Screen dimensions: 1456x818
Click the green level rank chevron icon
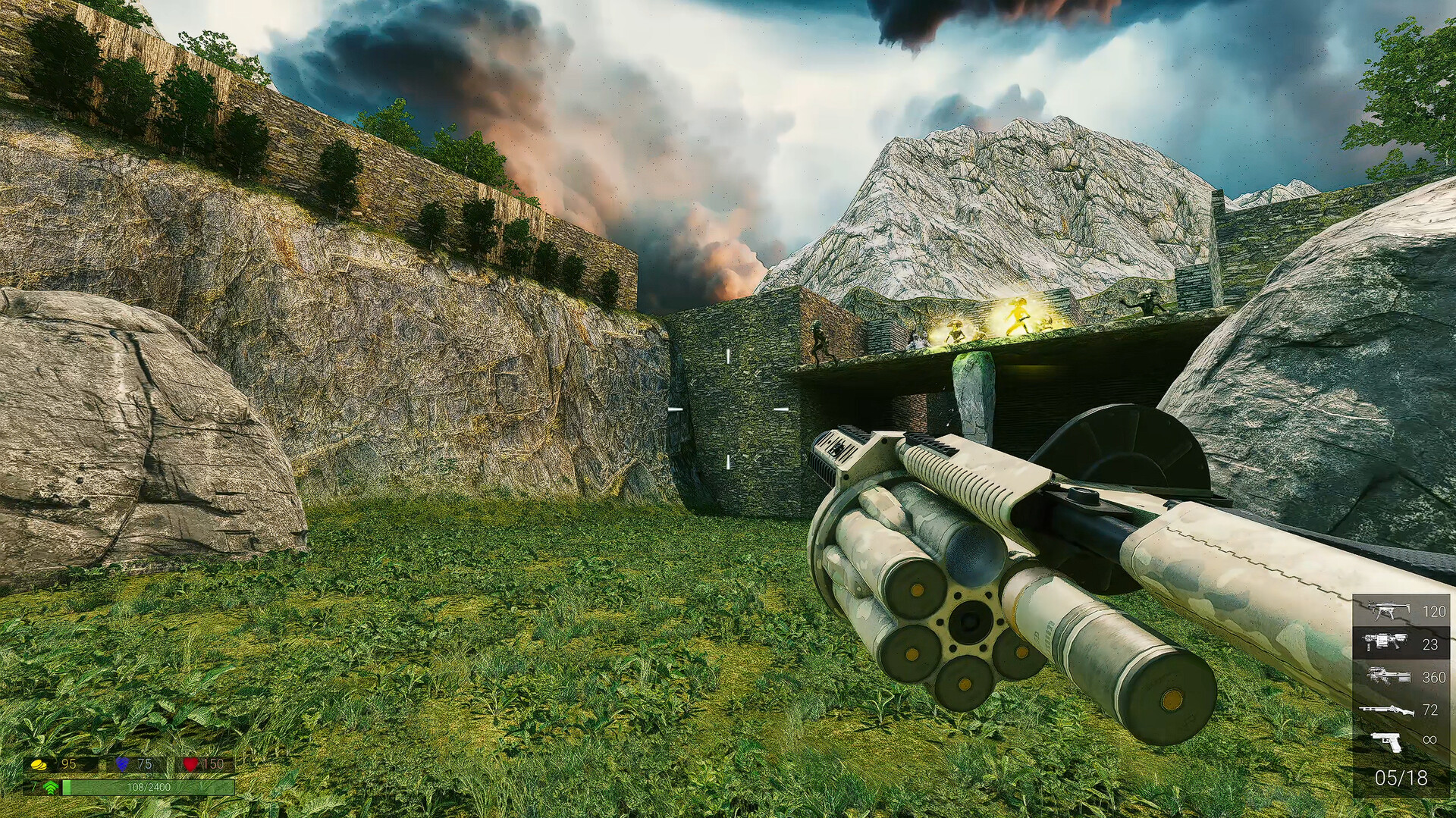point(50,788)
